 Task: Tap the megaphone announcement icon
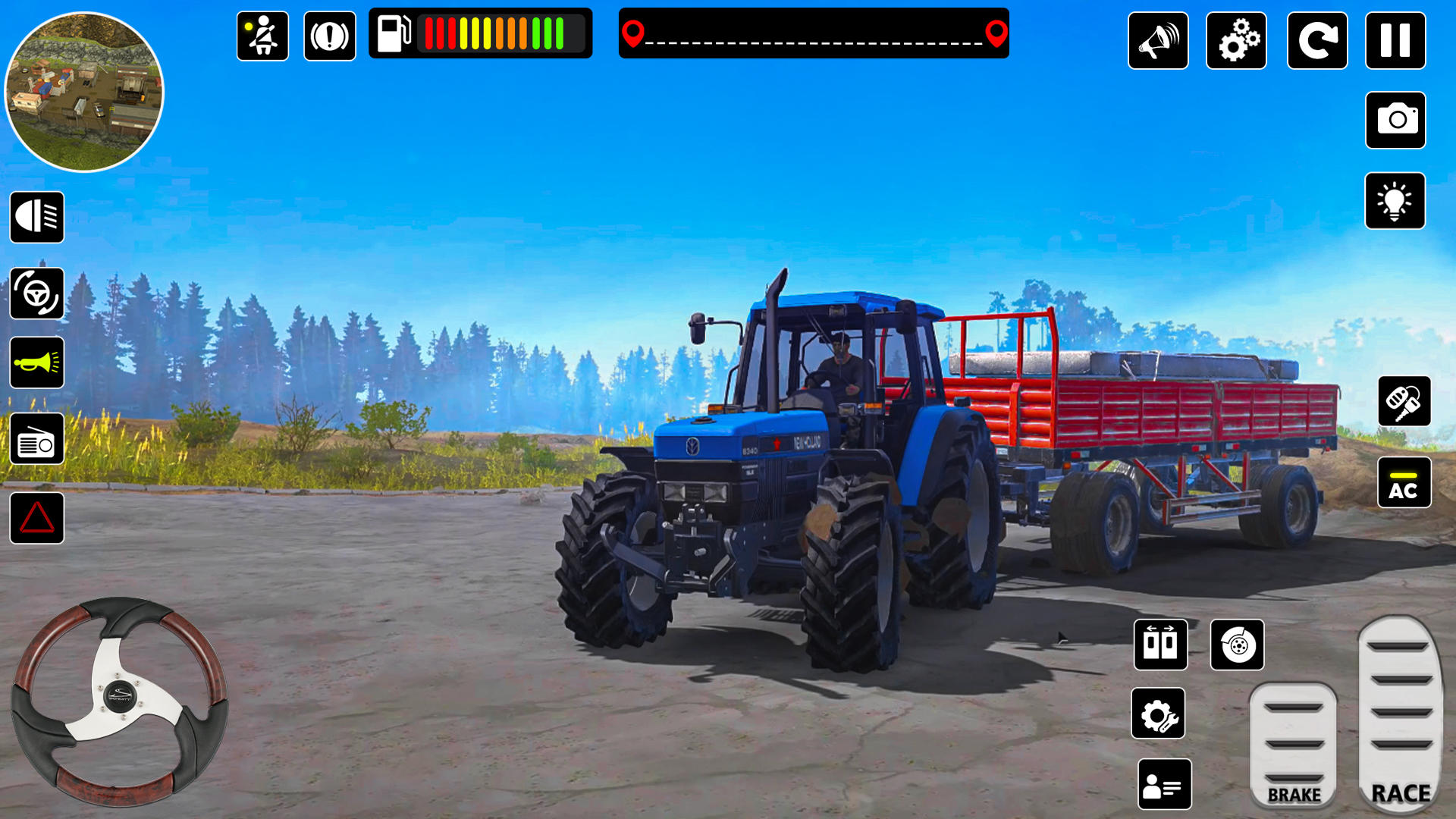pyautogui.click(x=1159, y=42)
